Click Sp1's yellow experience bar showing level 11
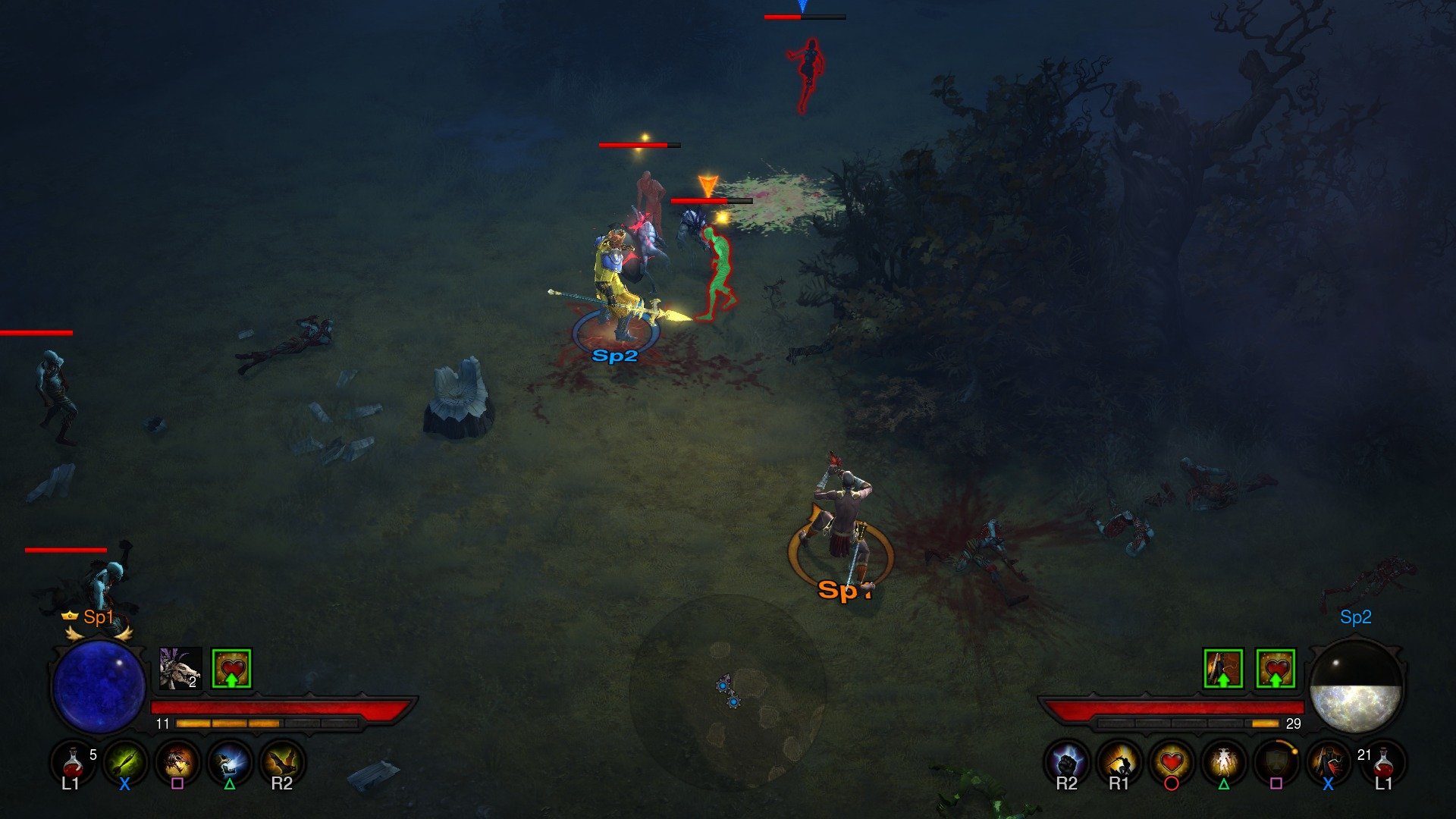Image resolution: width=1456 pixels, height=819 pixels. click(x=227, y=724)
